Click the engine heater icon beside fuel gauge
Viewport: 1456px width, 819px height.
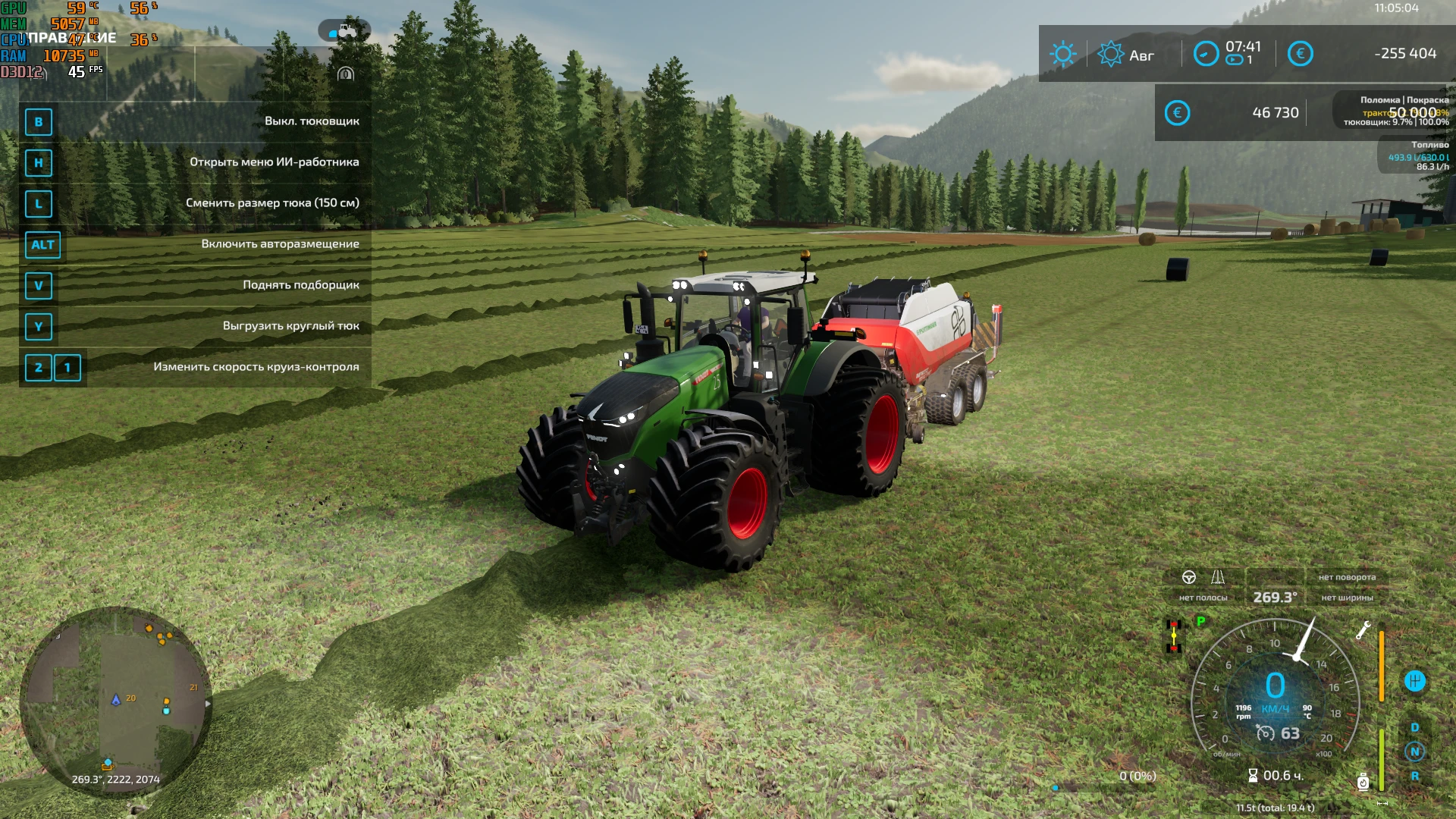coord(1362,781)
